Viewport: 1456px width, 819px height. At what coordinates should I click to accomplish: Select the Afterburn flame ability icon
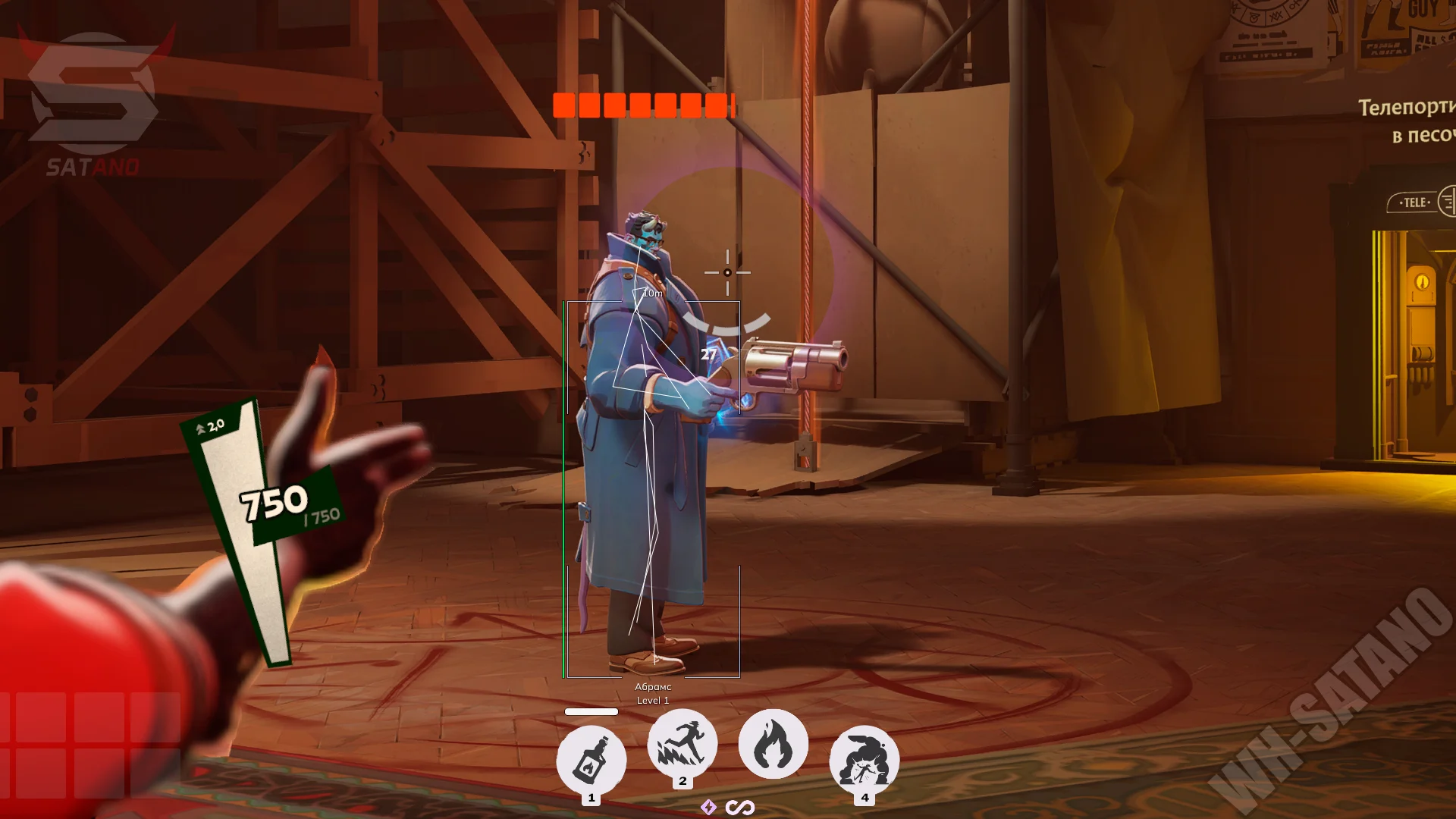(x=773, y=744)
